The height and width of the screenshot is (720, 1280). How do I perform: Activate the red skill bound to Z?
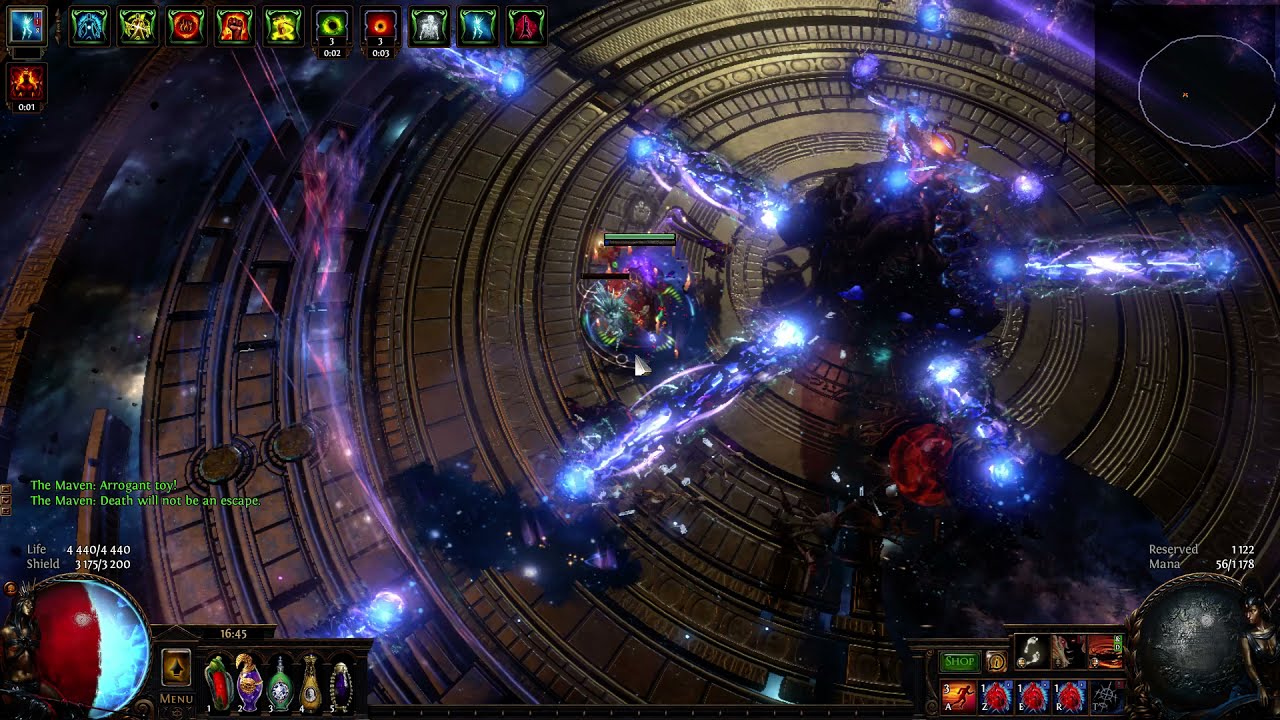(x=996, y=695)
